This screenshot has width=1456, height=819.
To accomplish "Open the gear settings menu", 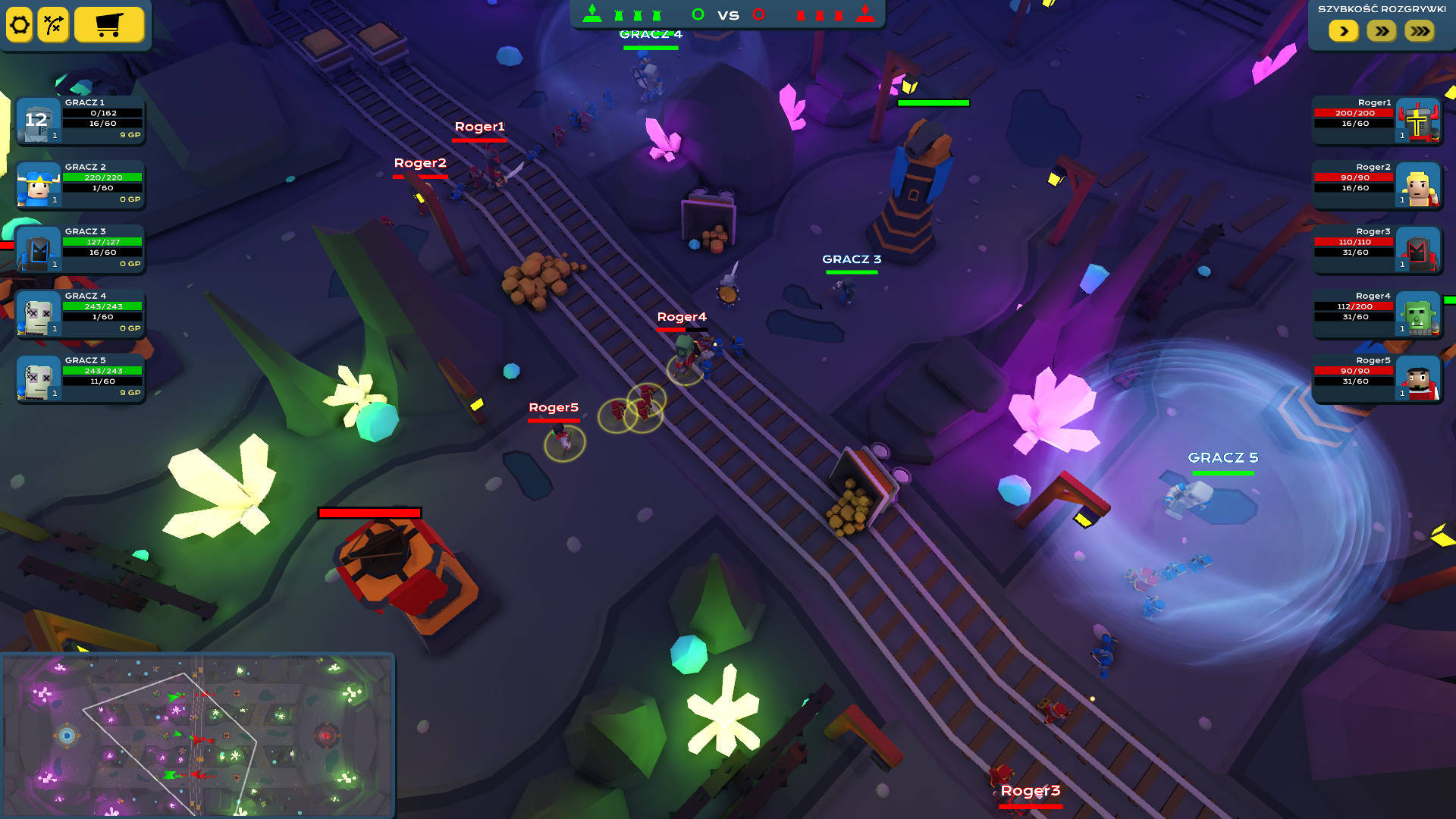I will 20,25.
